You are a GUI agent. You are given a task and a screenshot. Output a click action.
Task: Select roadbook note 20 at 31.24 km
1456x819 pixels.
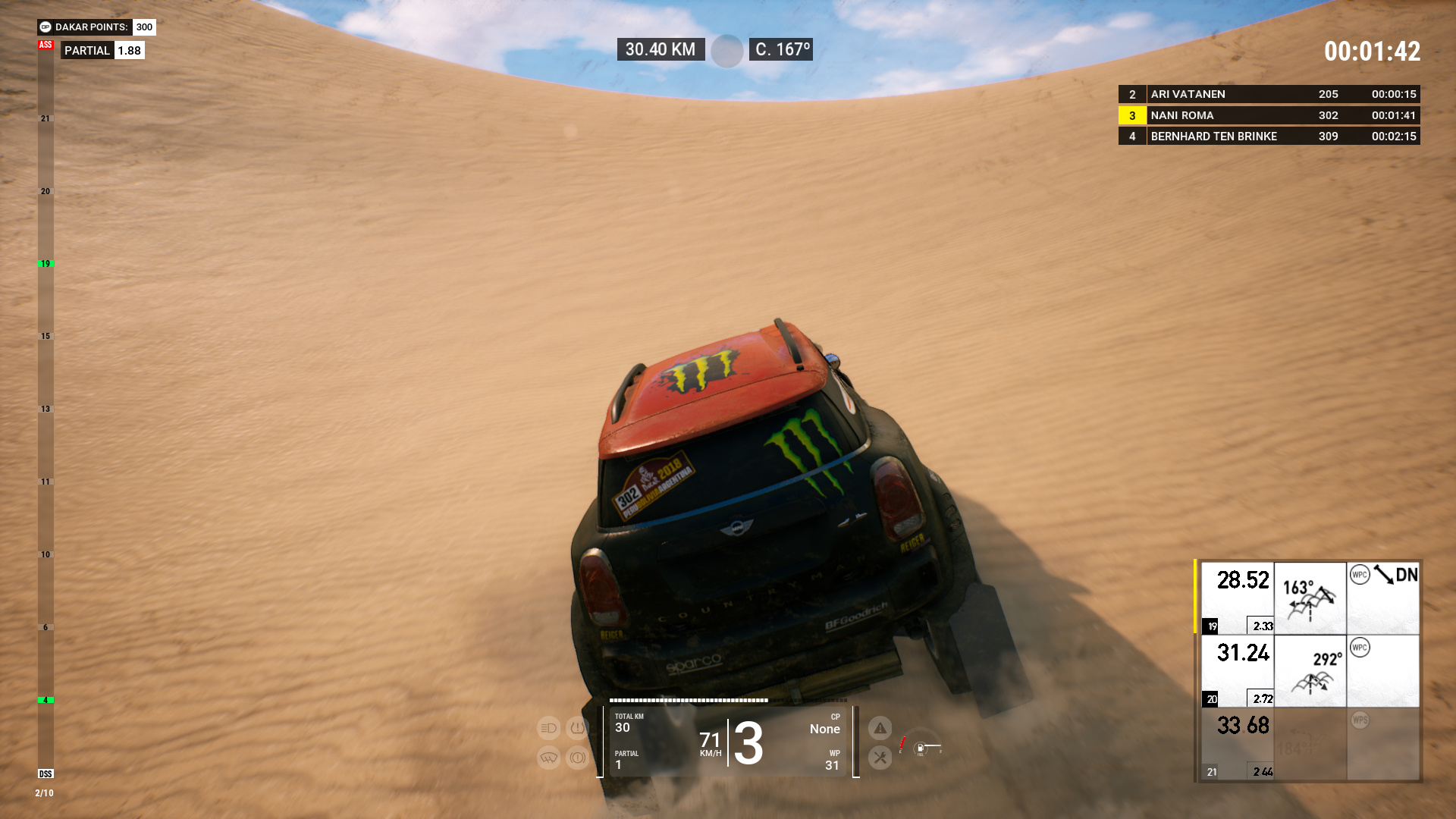click(x=1237, y=670)
